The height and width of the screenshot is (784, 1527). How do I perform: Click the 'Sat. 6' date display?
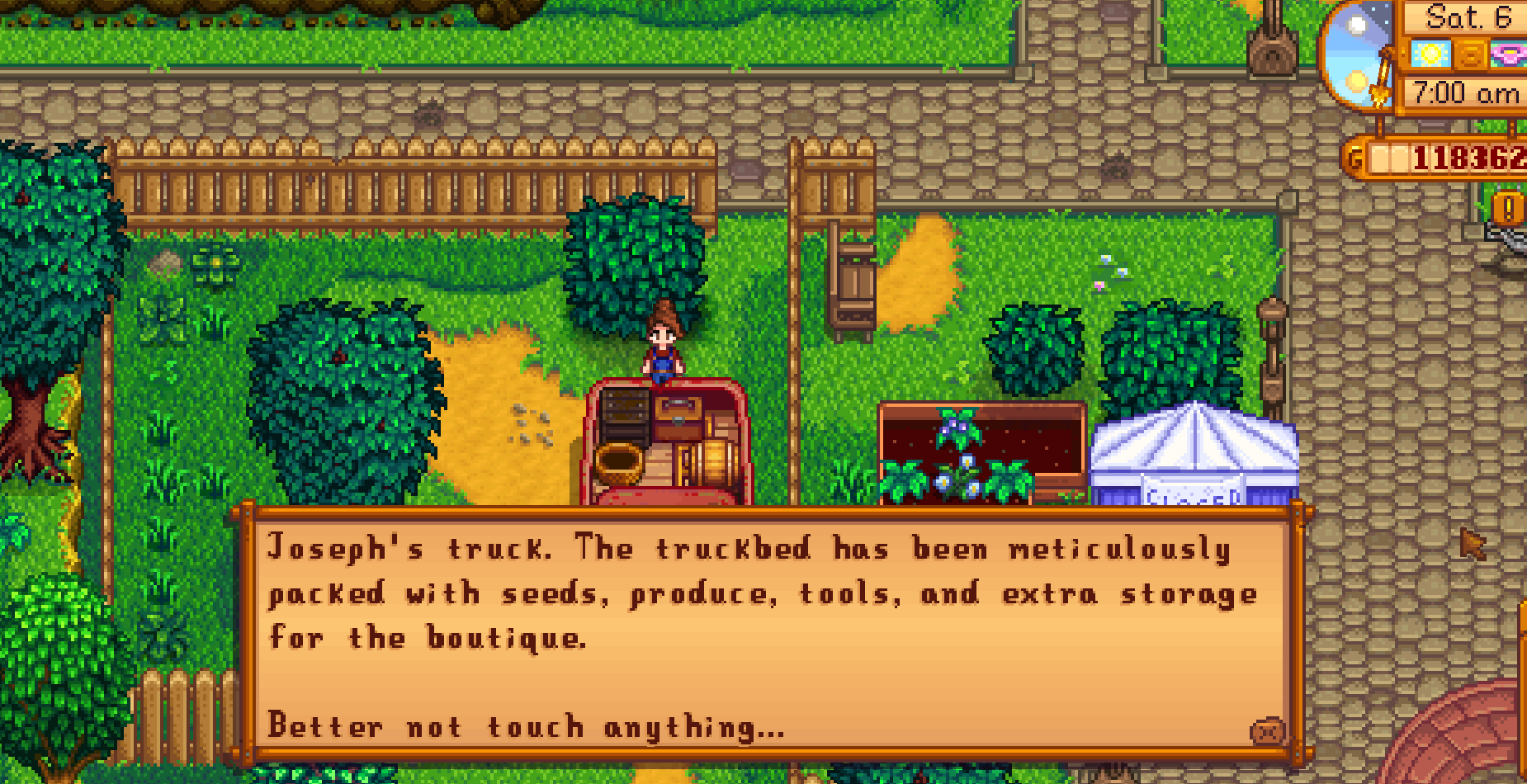(x=1468, y=17)
